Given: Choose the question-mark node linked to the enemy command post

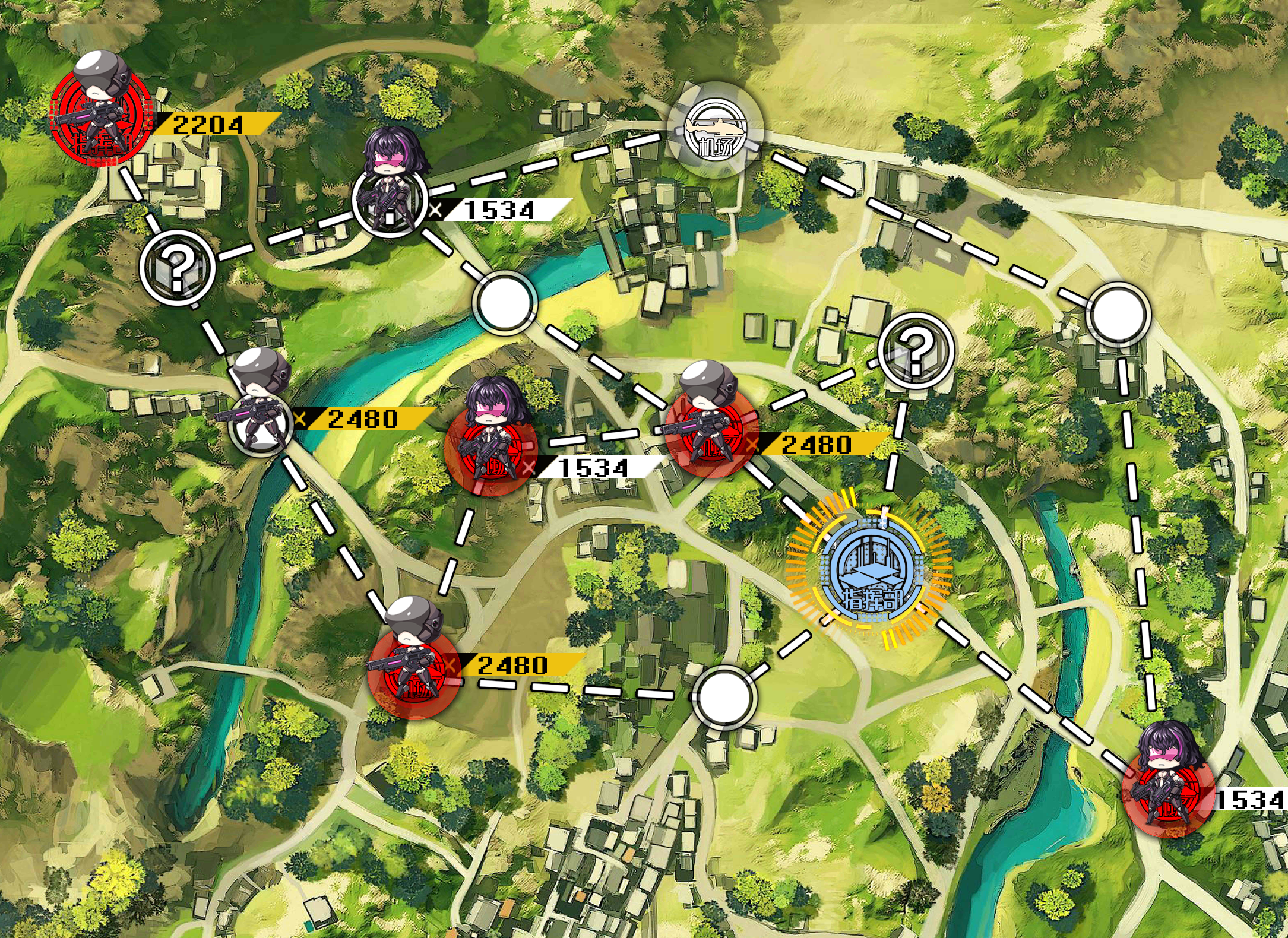Looking at the screenshot, I should pos(177,267).
